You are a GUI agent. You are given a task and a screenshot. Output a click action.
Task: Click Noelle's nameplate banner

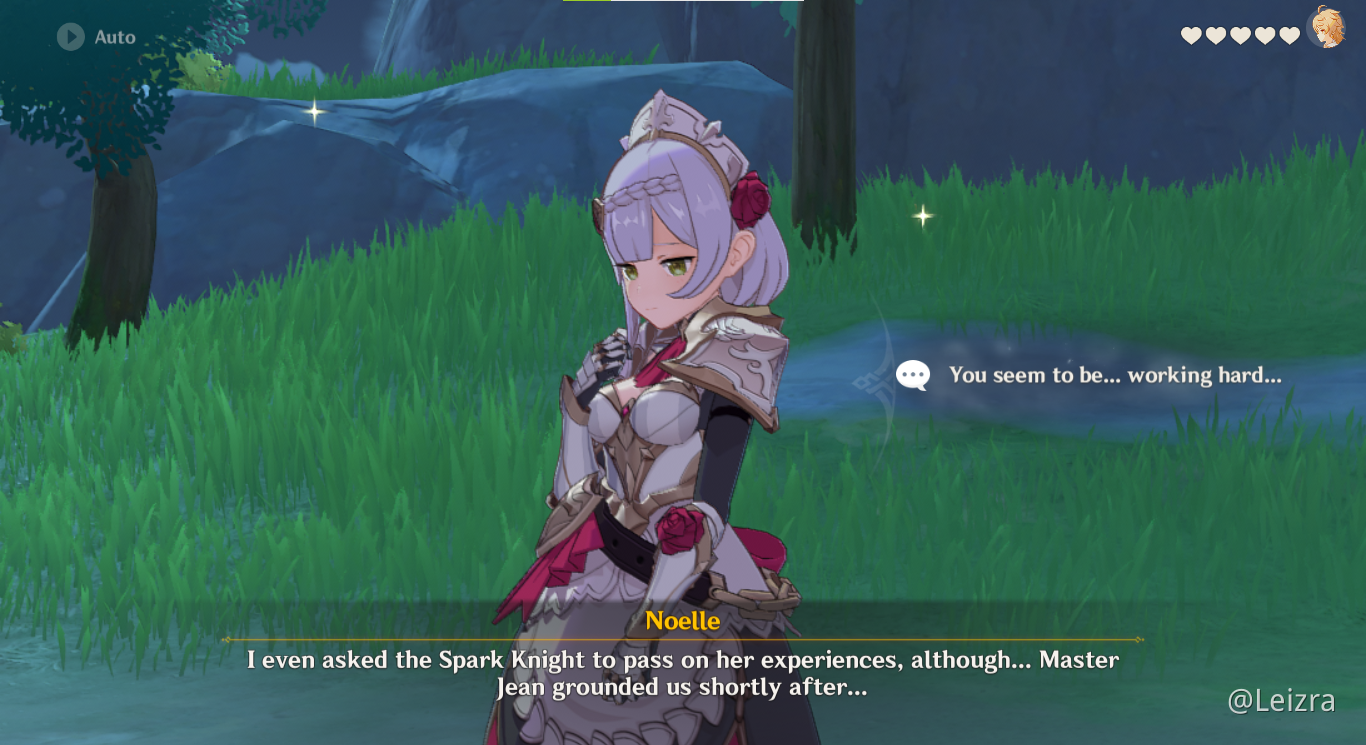pyautogui.click(x=683, y=620)
